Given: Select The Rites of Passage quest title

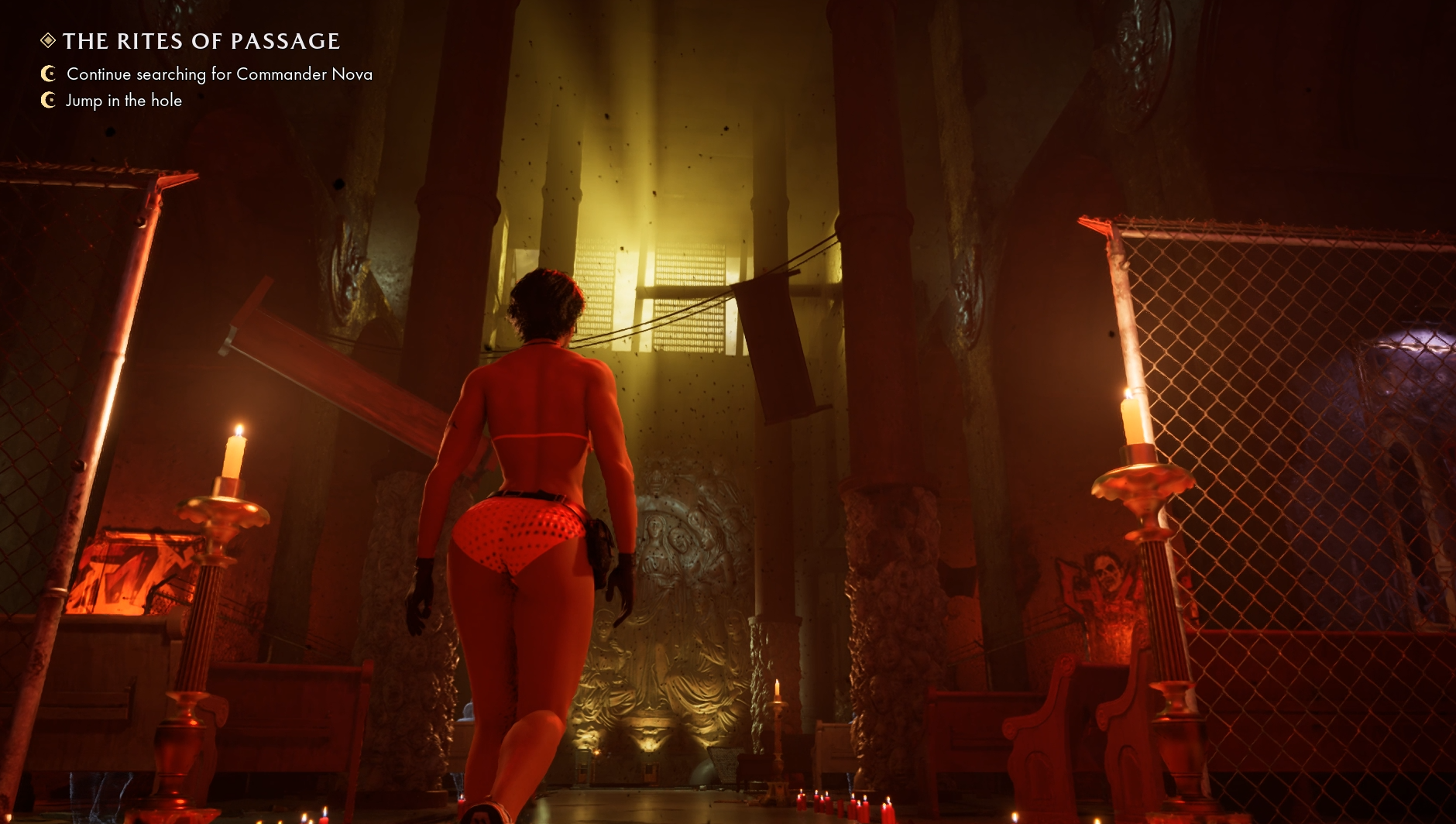Looking at the screenshot, I should click(201, 41).
